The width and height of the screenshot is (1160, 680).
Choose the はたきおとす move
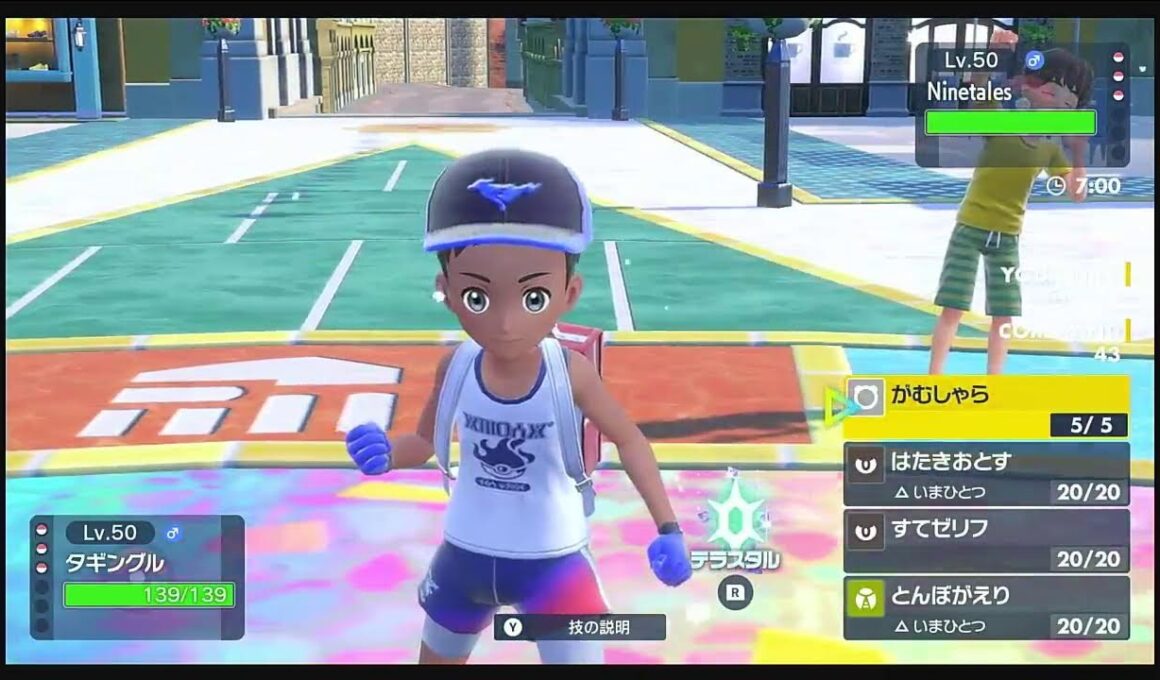[x=986, y=473]
